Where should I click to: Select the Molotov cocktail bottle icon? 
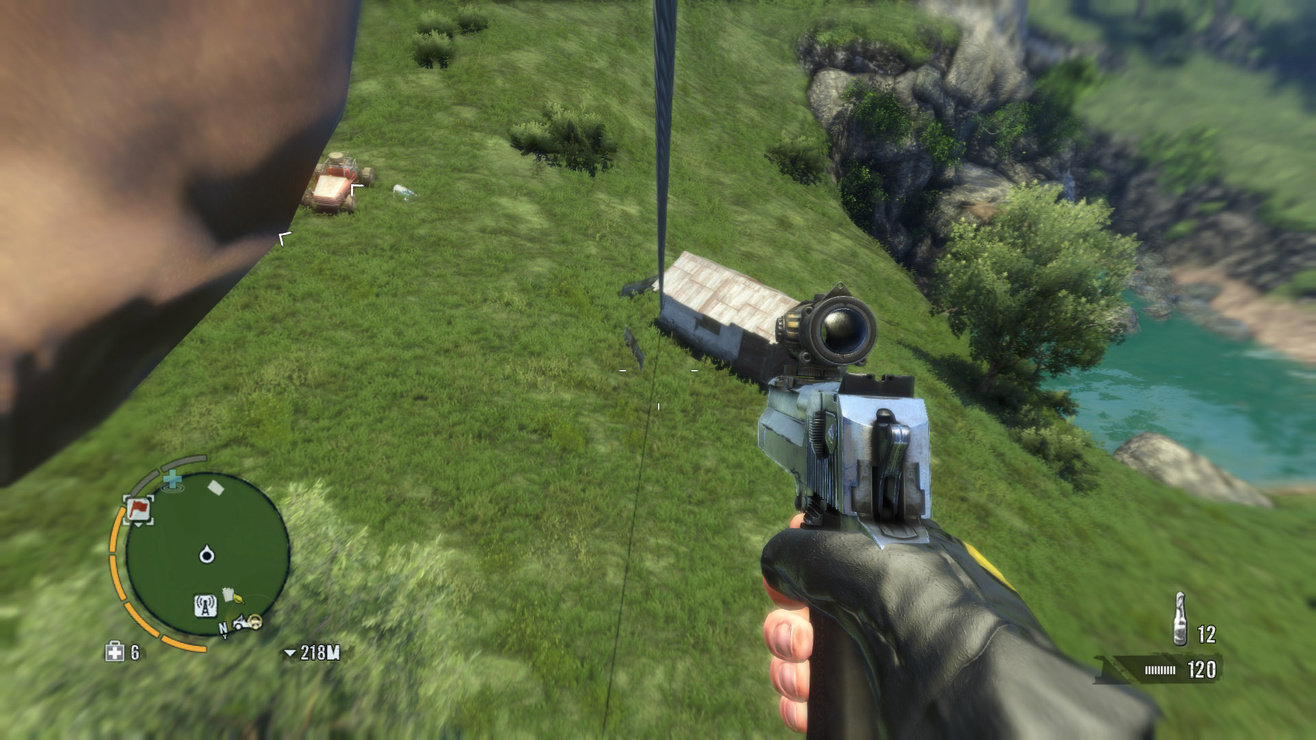(x=1180, y=619)
